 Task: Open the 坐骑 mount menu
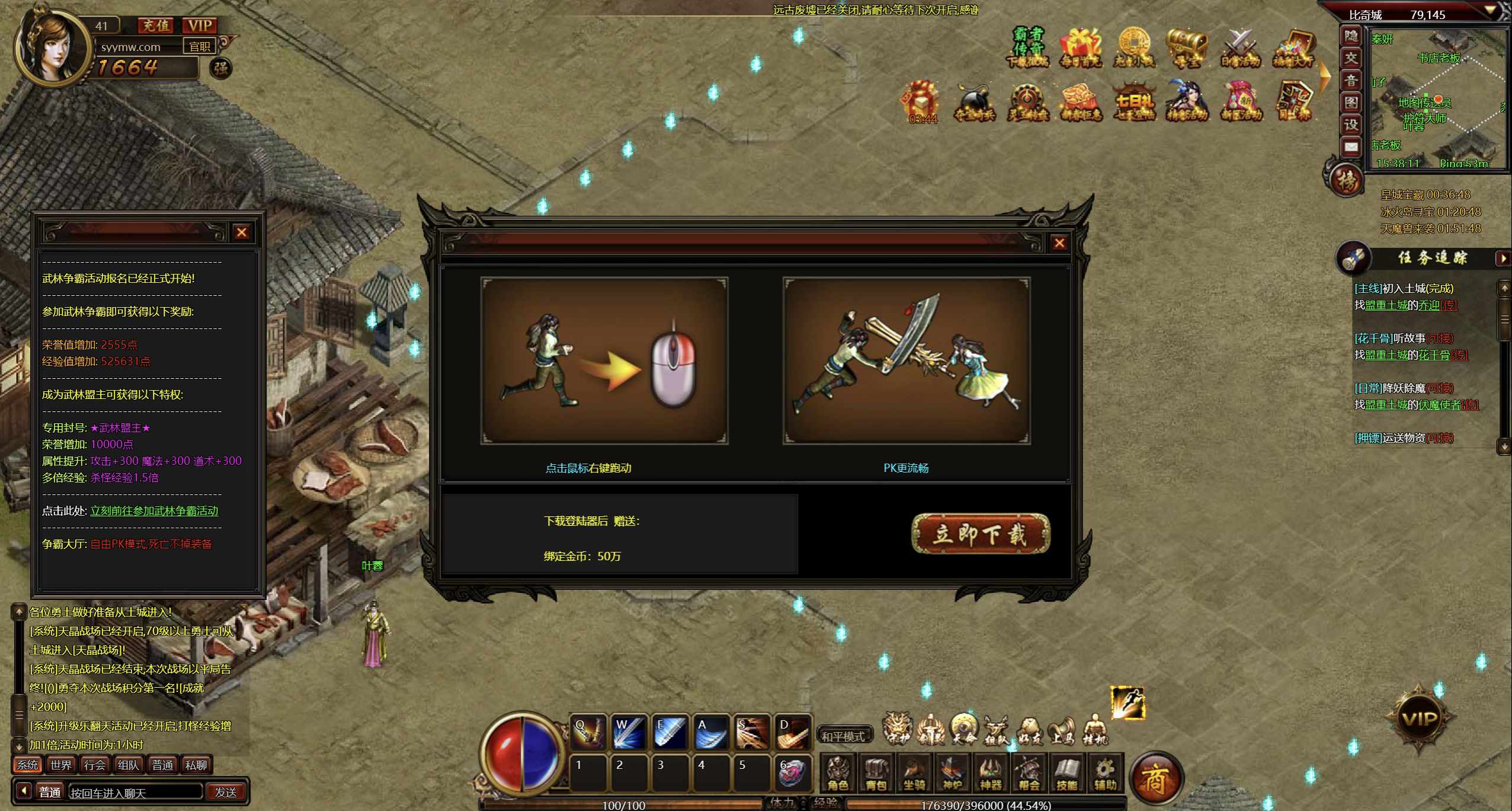click(914, 774)
